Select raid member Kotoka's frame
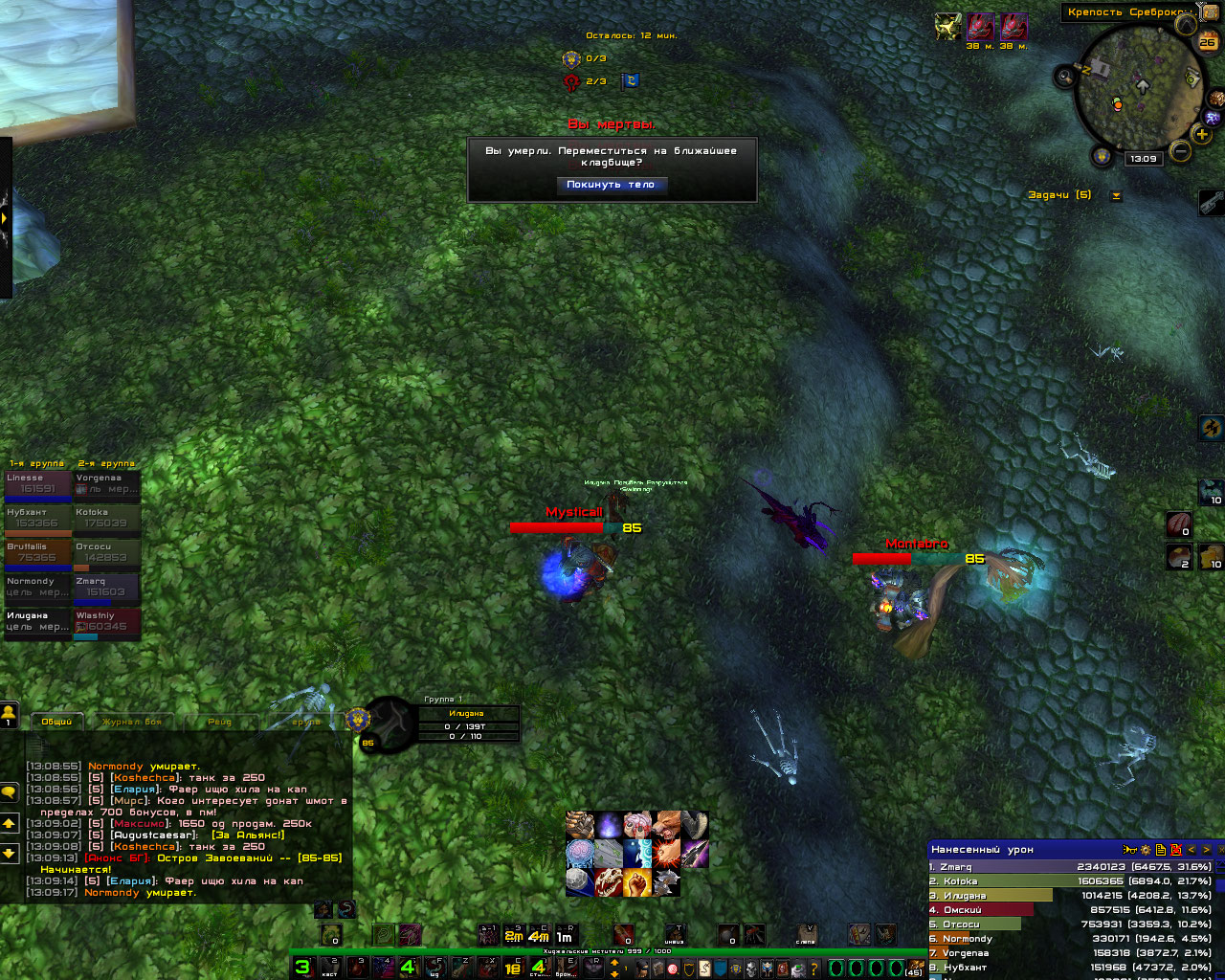The image size is (1225, 980). [x=107, y=518]
